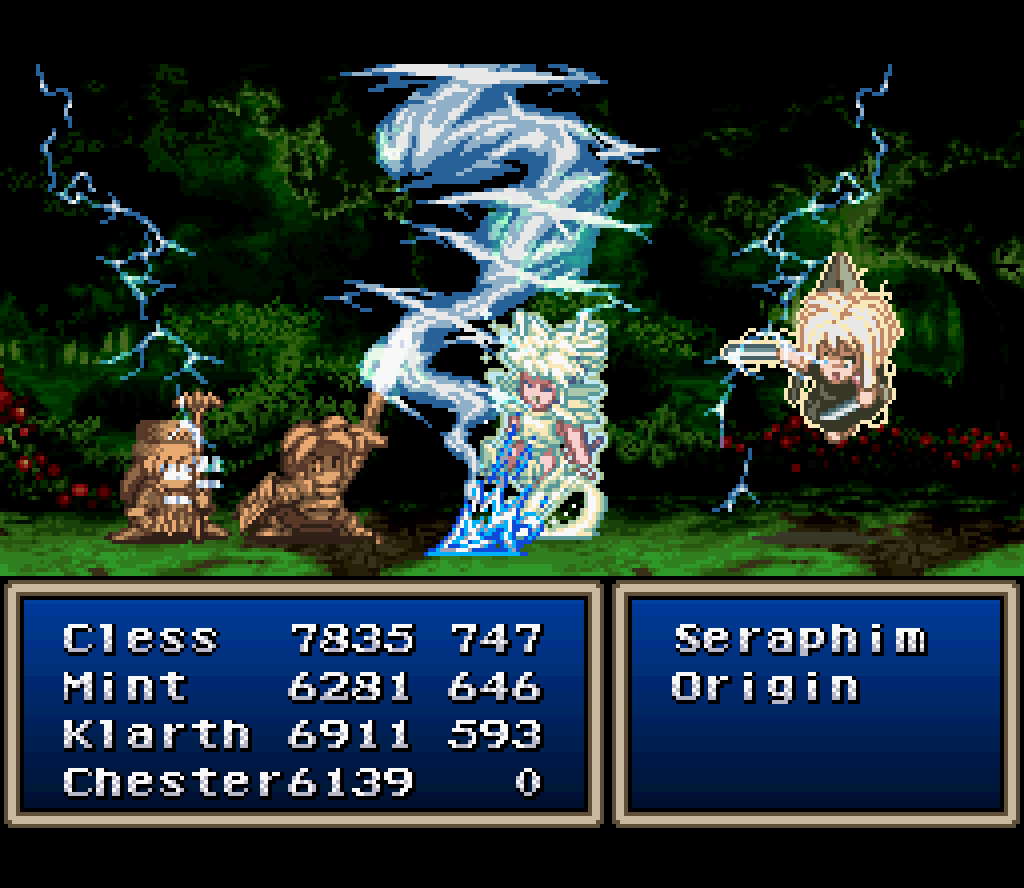The width and height of the screenshot is (1024, 888).
Task: Target Seraphim in the enemy list
Action: point(800,638)
